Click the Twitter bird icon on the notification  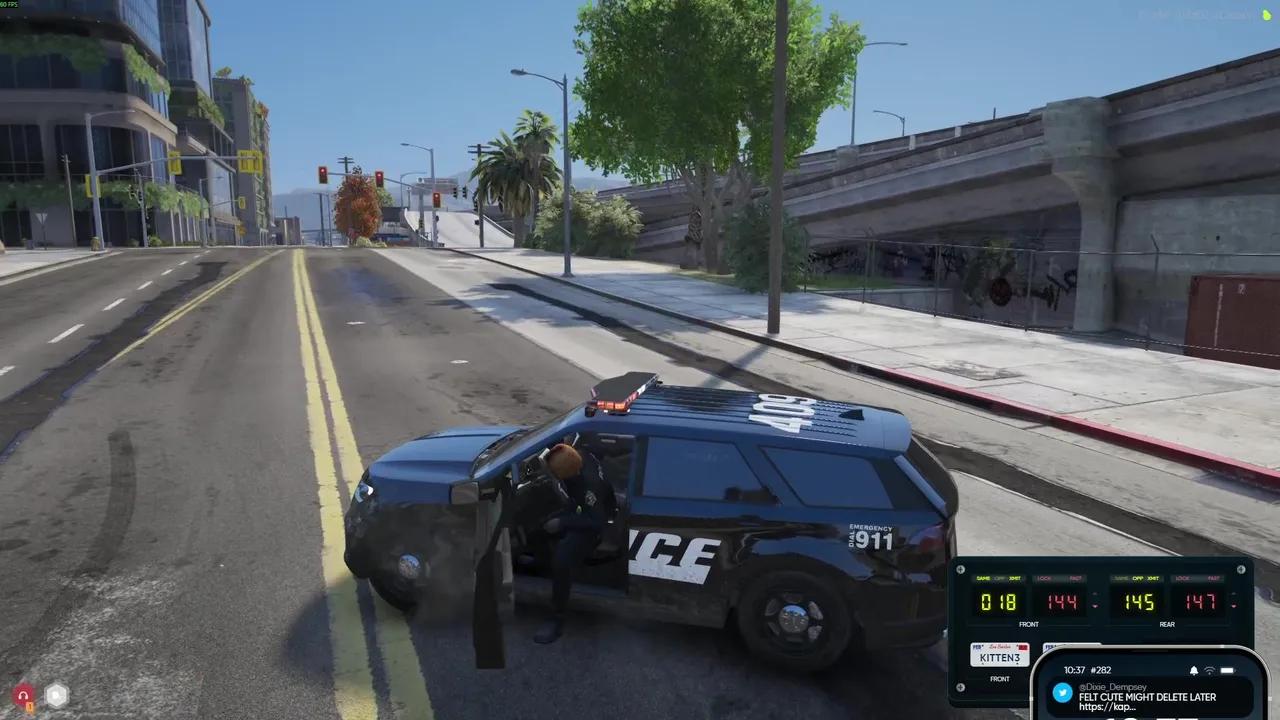tap(1063, 693)
